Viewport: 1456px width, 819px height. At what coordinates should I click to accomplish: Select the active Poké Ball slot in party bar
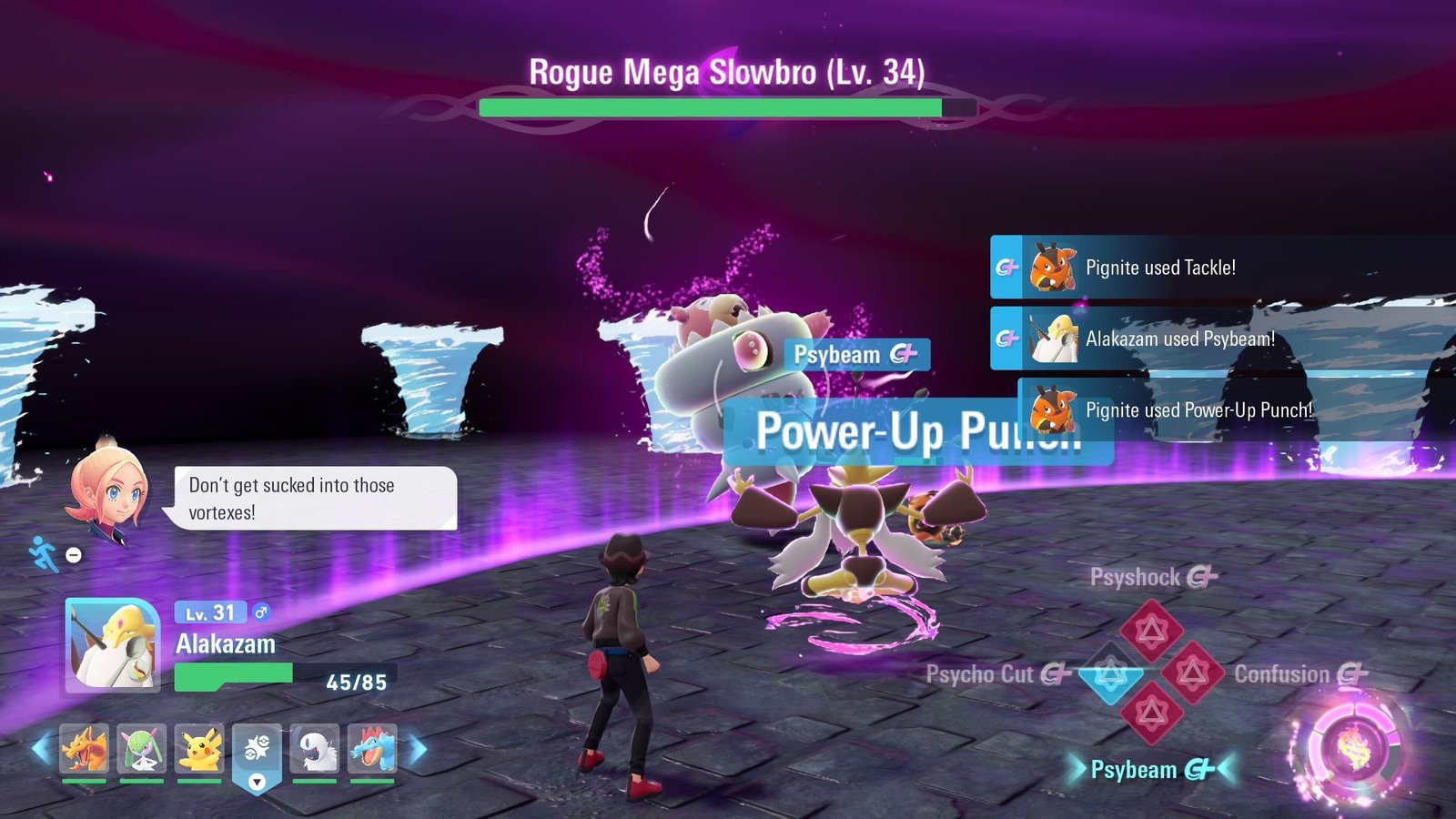[258, 751]
